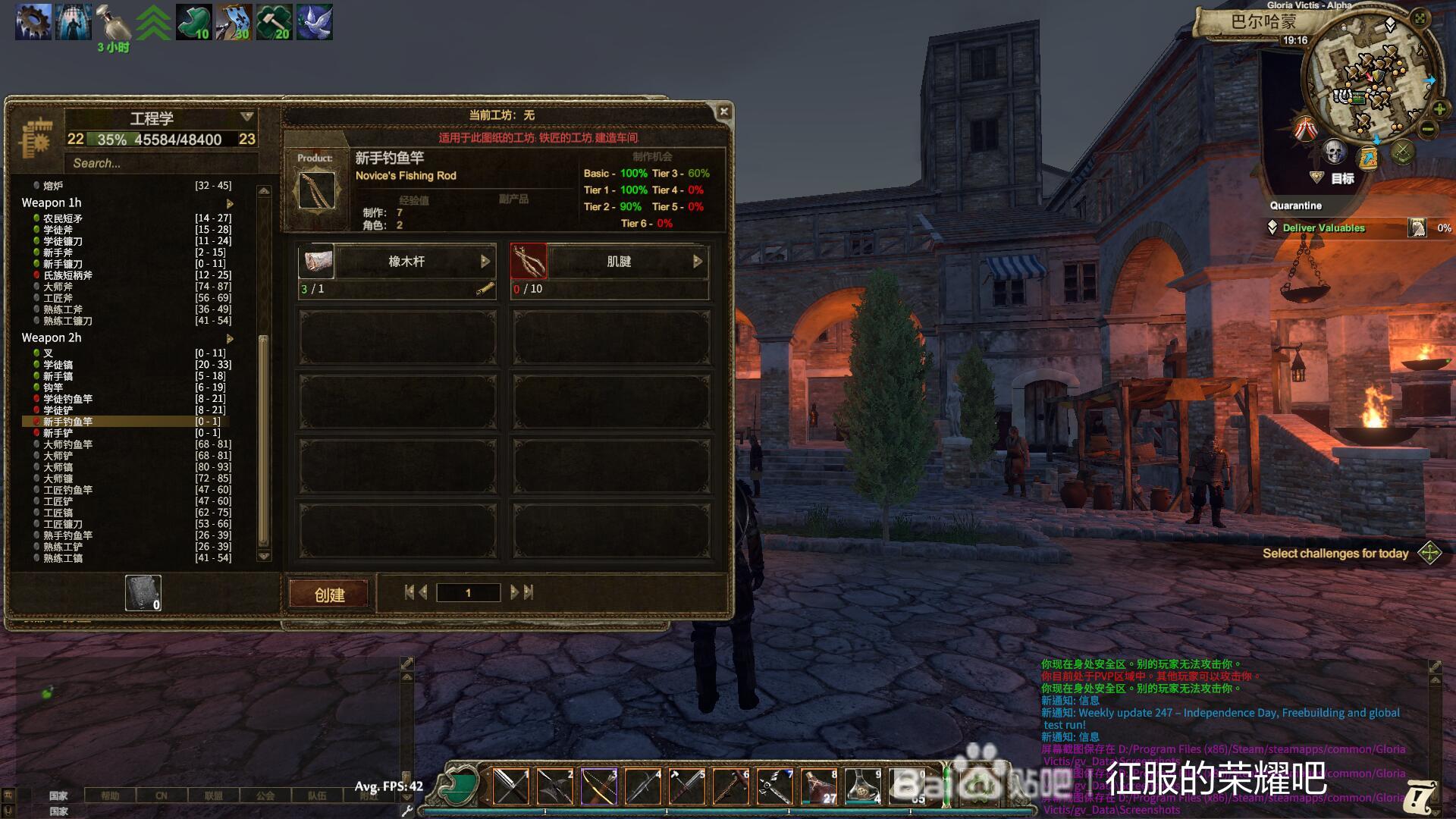Close the crafting window
The width and height of the screenshot is (1456, 819).
(723, 111)
